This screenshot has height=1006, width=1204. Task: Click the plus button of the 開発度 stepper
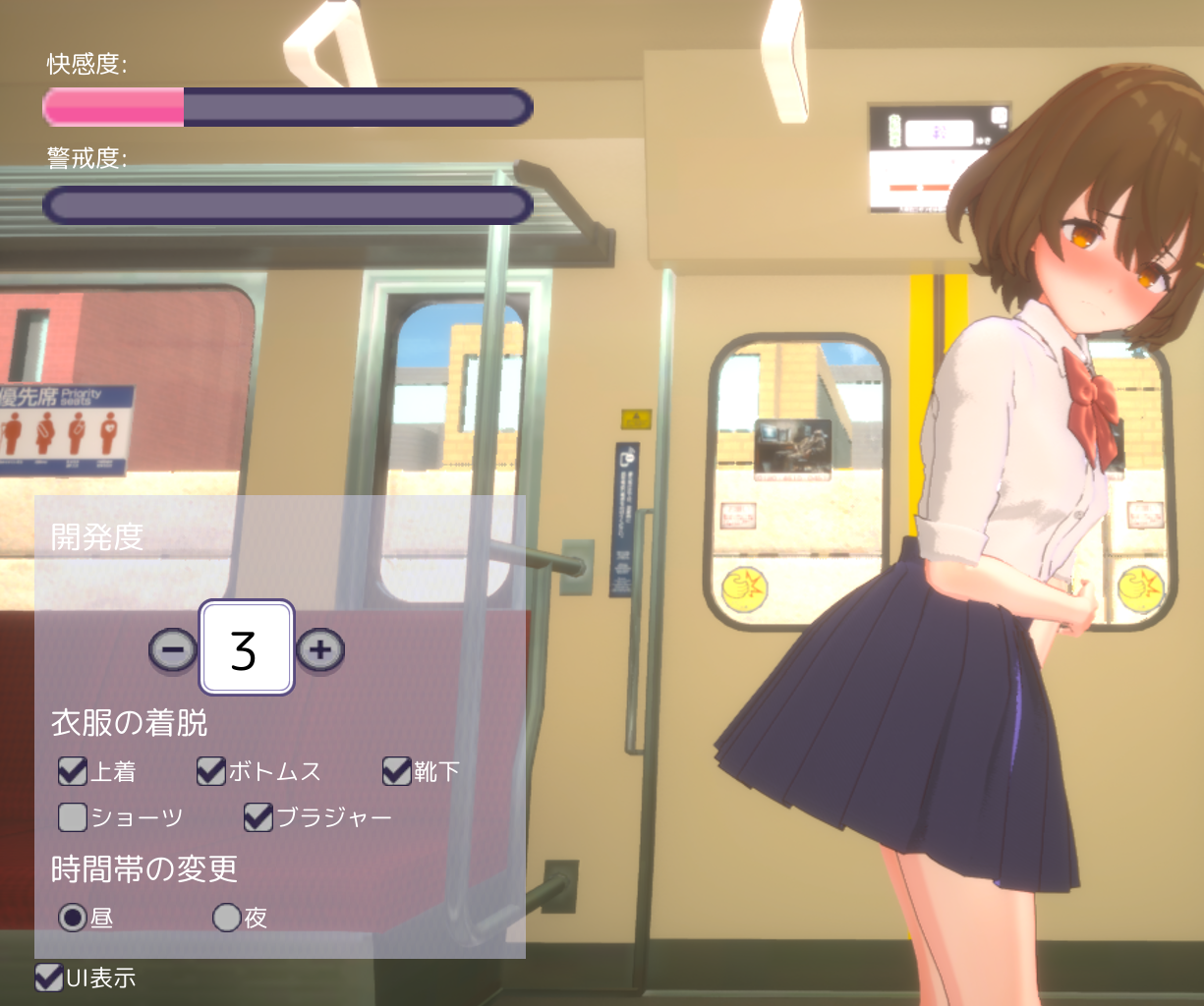319,649
